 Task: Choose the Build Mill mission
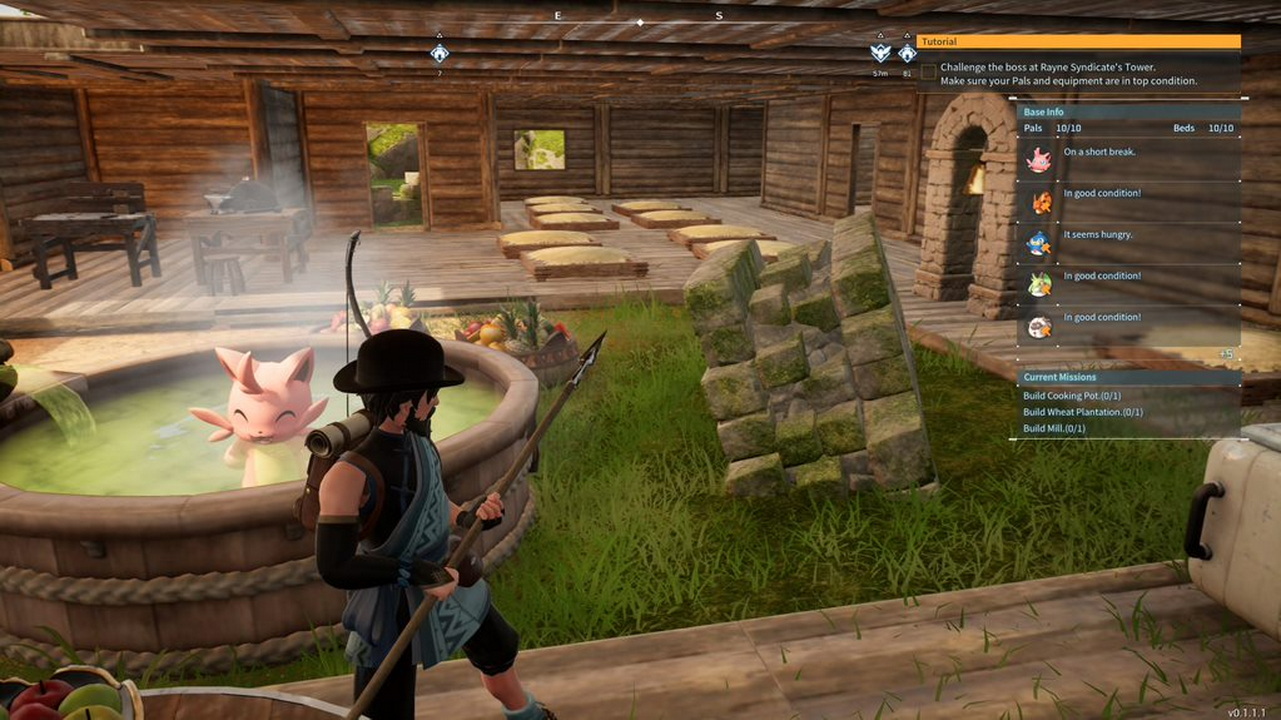[1053, 428]
